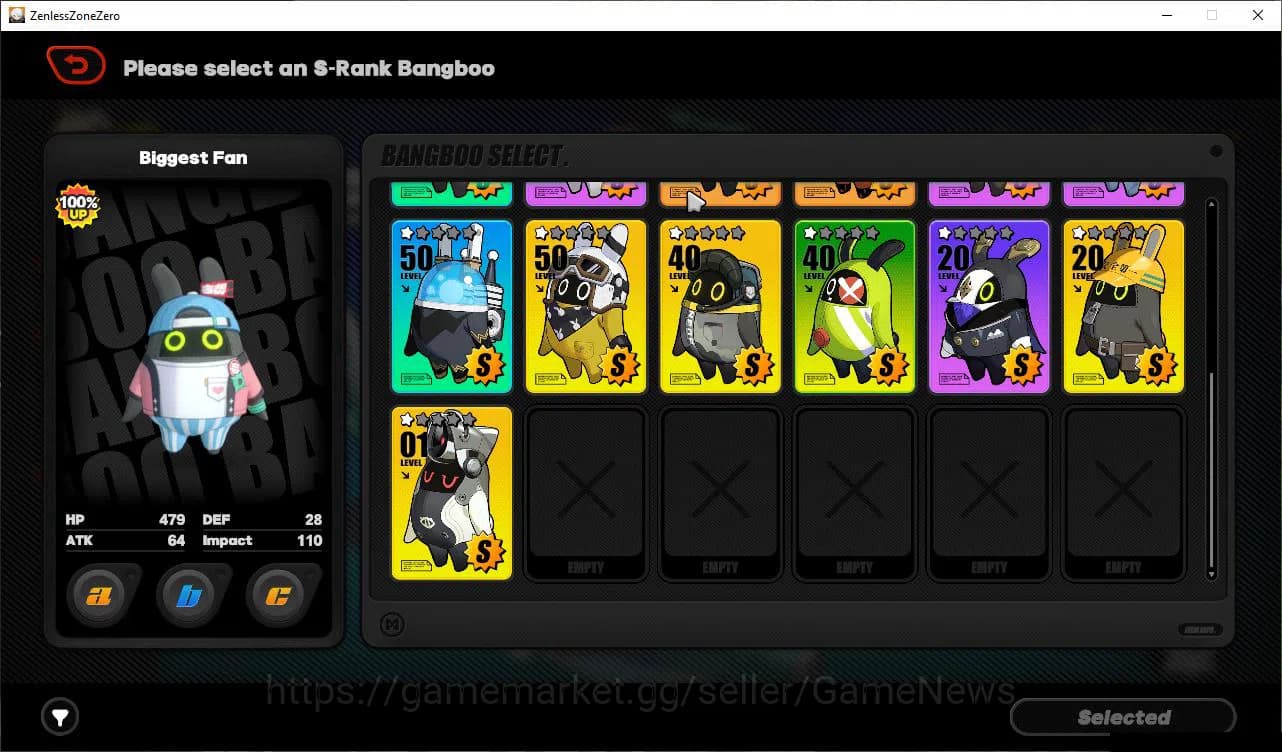Screen dimensions: 1282x752
Task: Click the 100% UP badge on Biggest Fan
Action: coord(78,206)
